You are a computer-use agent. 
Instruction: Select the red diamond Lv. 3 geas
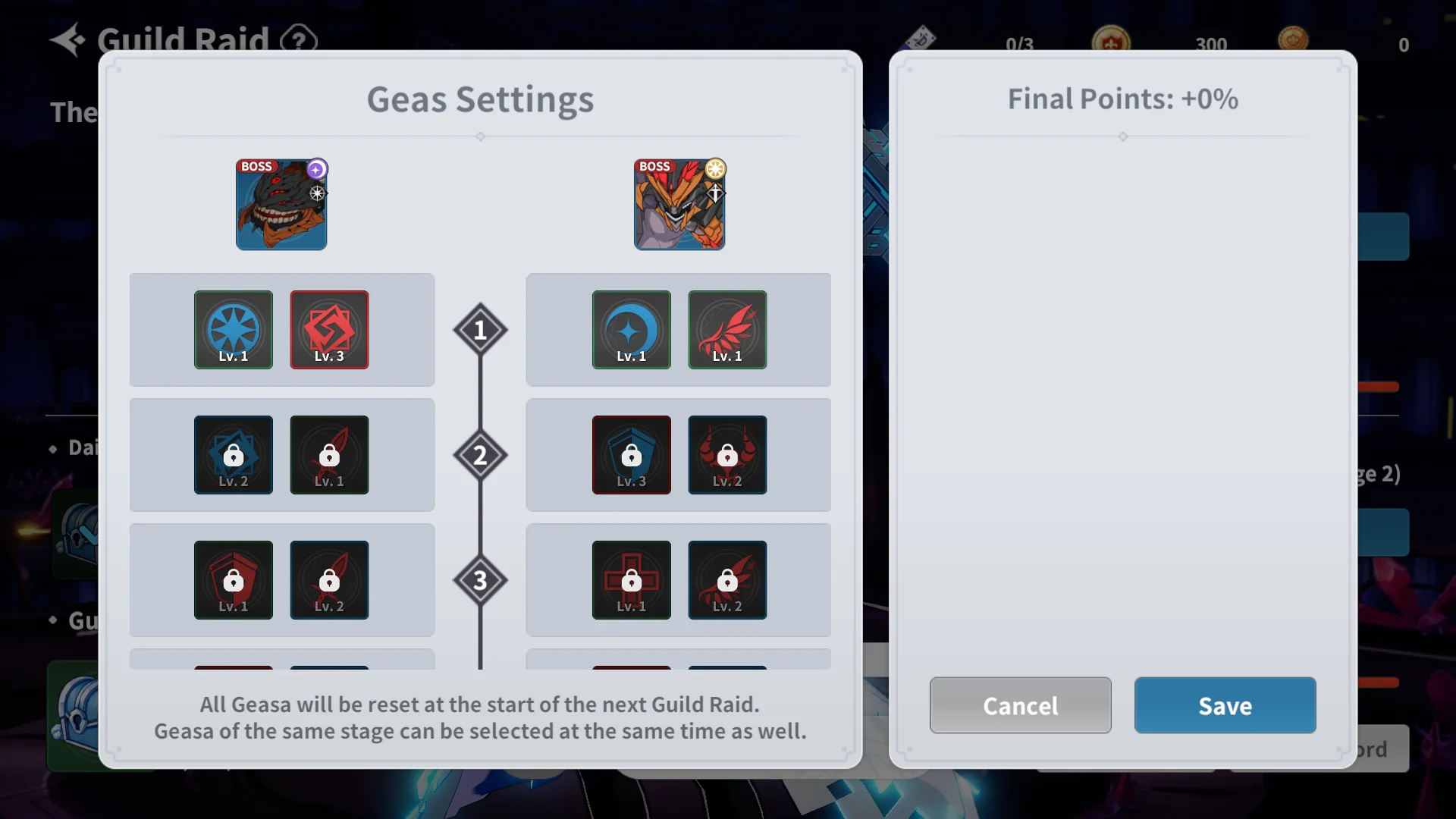click(x=329, y=330)
